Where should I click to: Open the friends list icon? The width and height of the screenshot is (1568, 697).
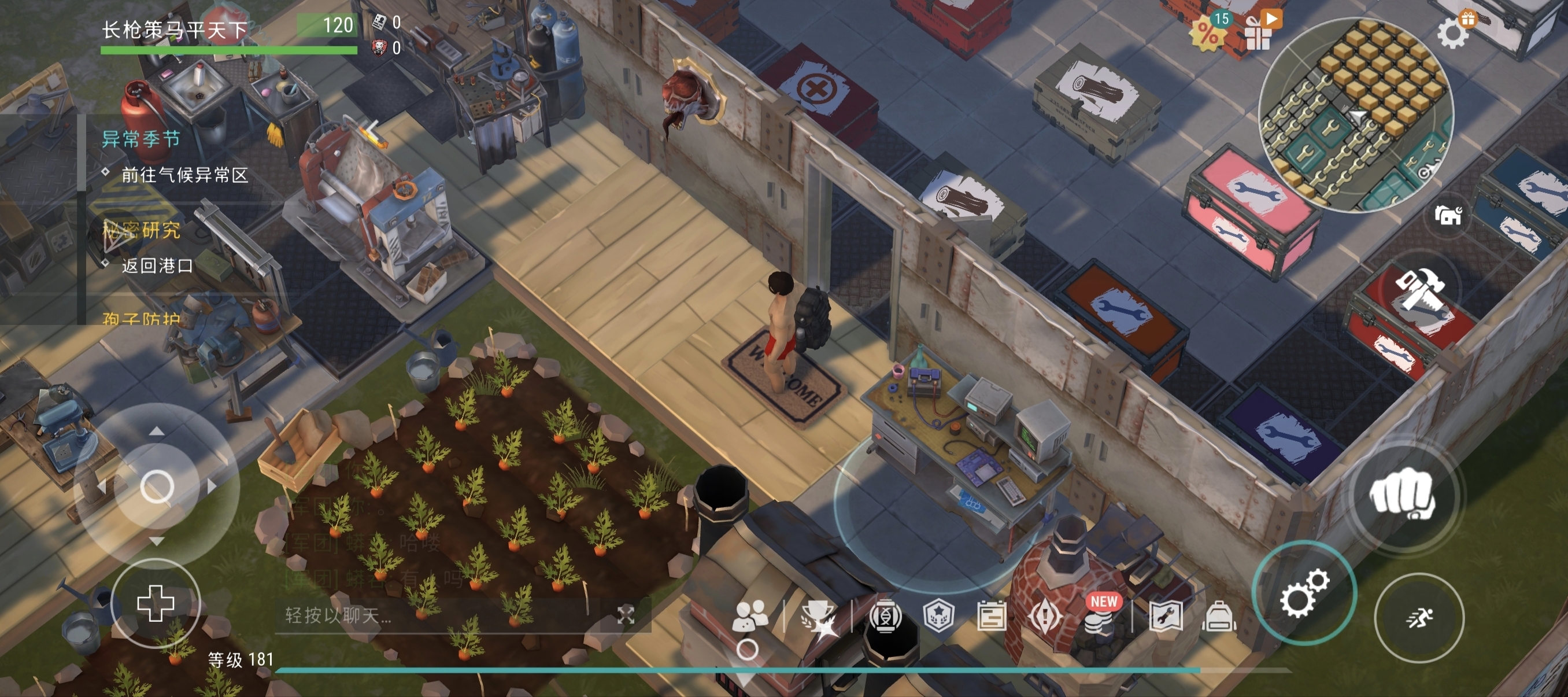pos(750,616)
